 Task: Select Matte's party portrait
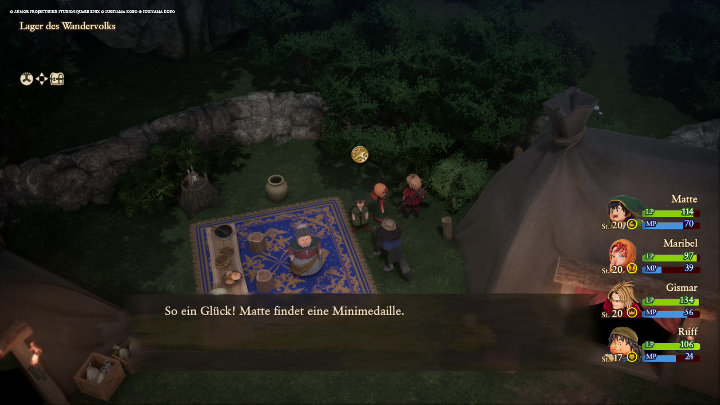[x=621, y=211]
